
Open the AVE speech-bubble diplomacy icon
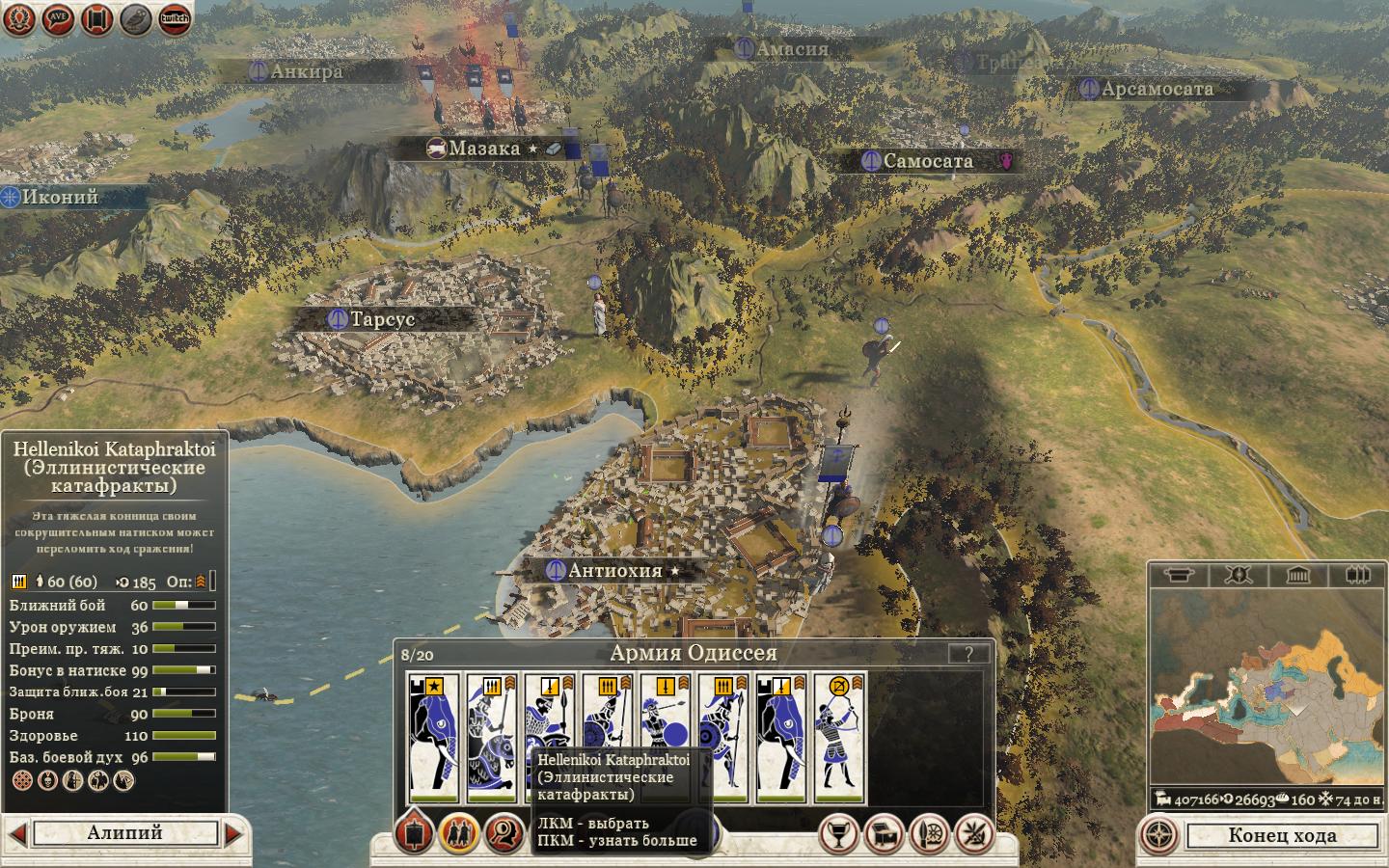tap(57, 18)
